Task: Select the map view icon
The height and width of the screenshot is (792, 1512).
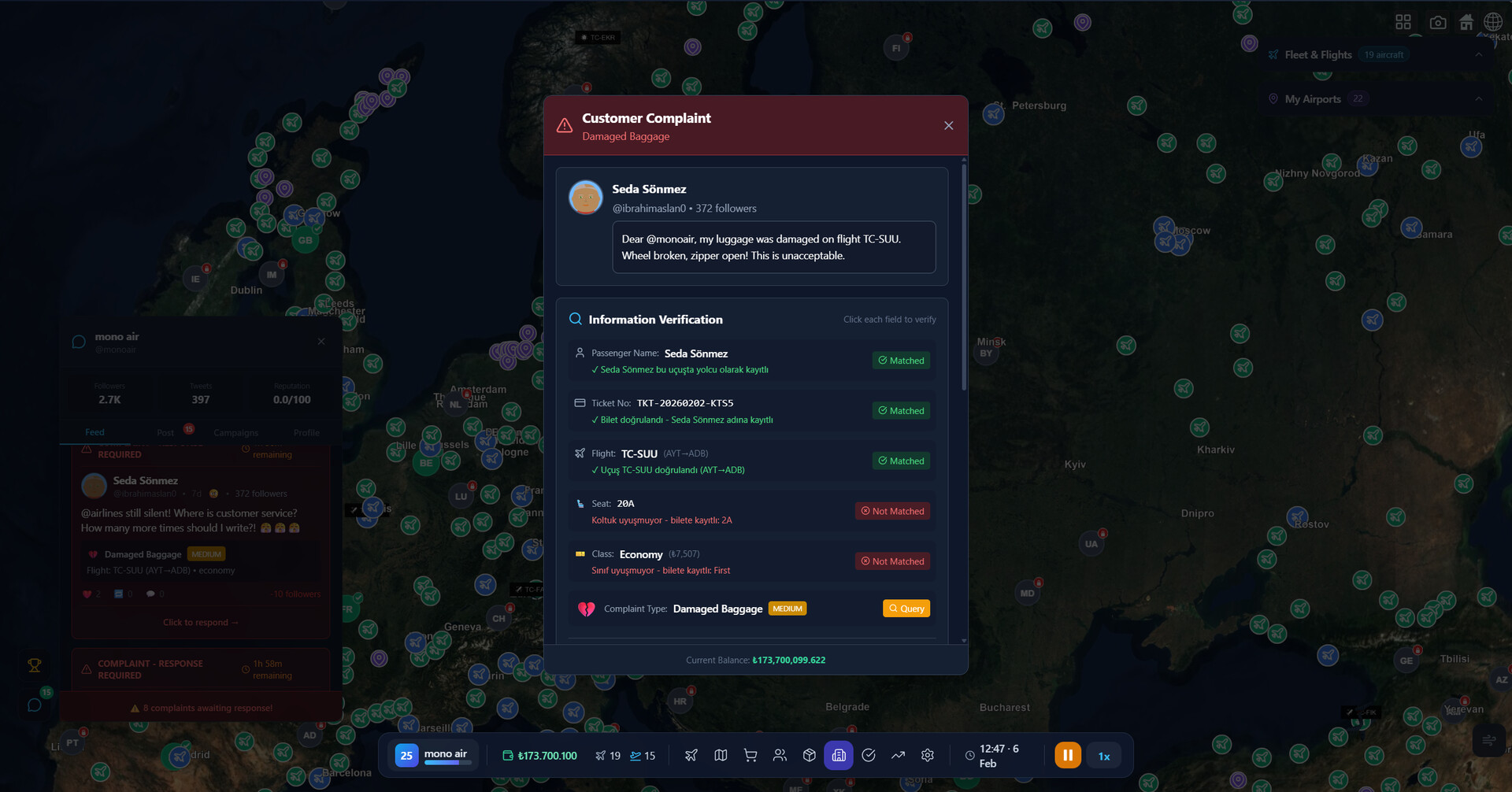Action: pos(721,755)
